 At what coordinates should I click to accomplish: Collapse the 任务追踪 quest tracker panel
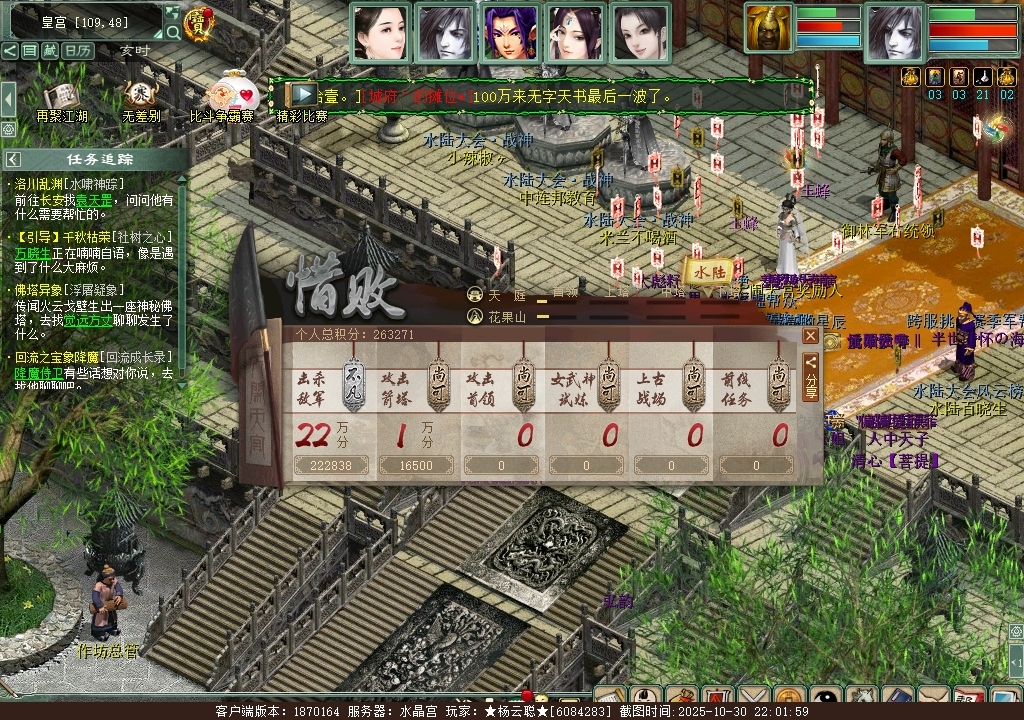click(x=12, y=159)
